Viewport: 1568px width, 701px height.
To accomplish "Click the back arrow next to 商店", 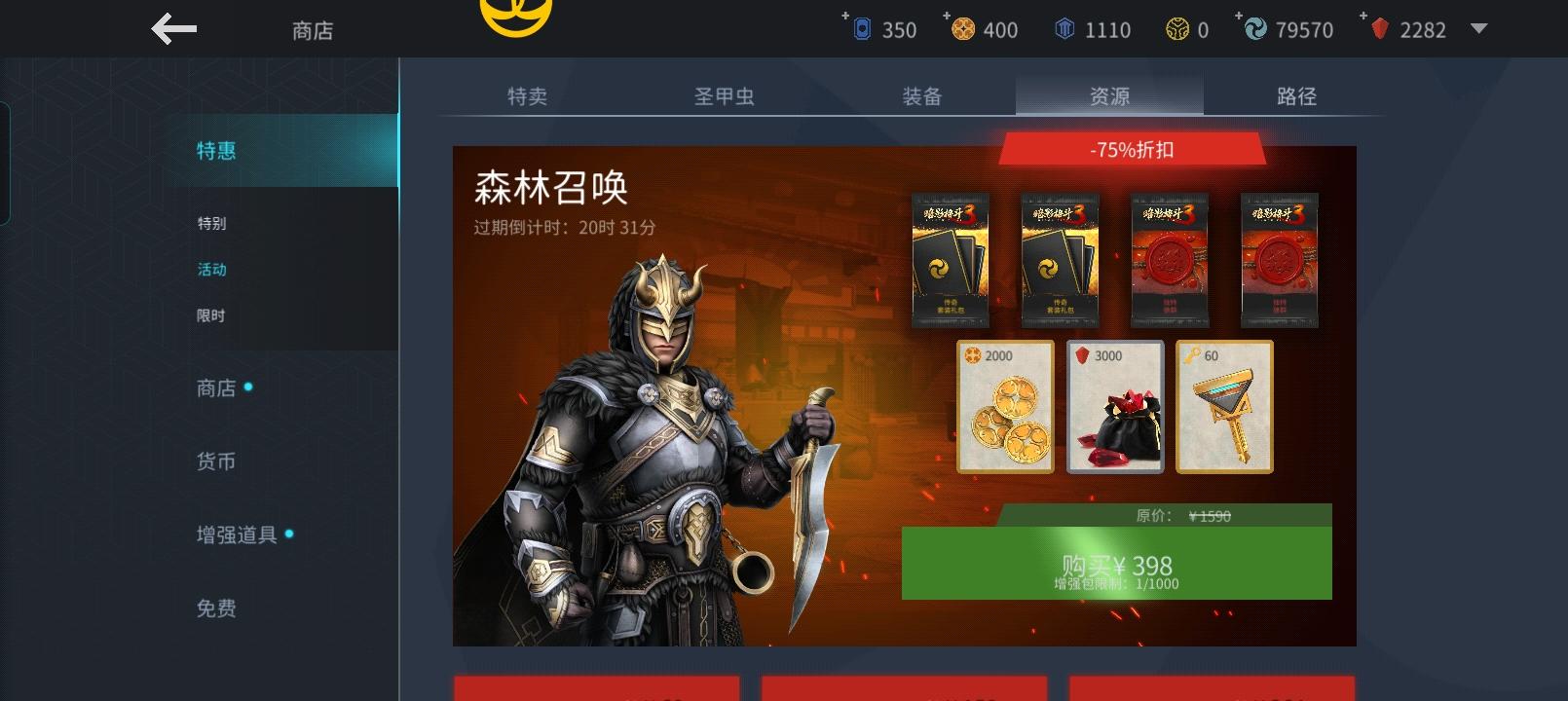I will [173, 28].
